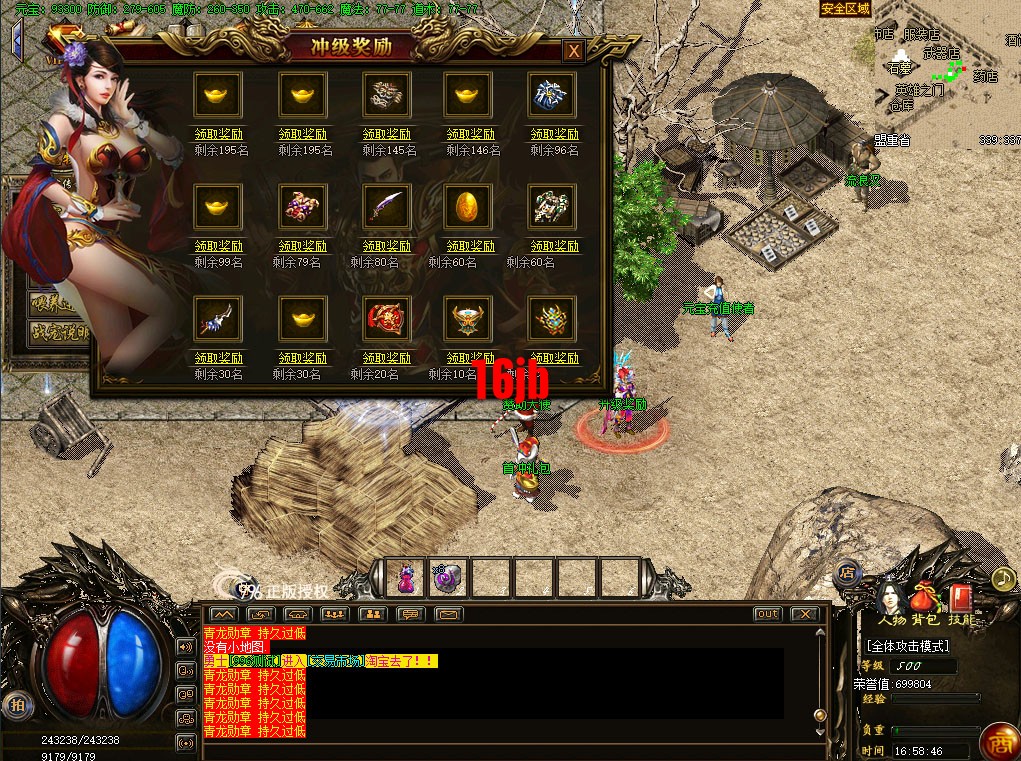Toggle the music note sound button

pos(1003,578)
